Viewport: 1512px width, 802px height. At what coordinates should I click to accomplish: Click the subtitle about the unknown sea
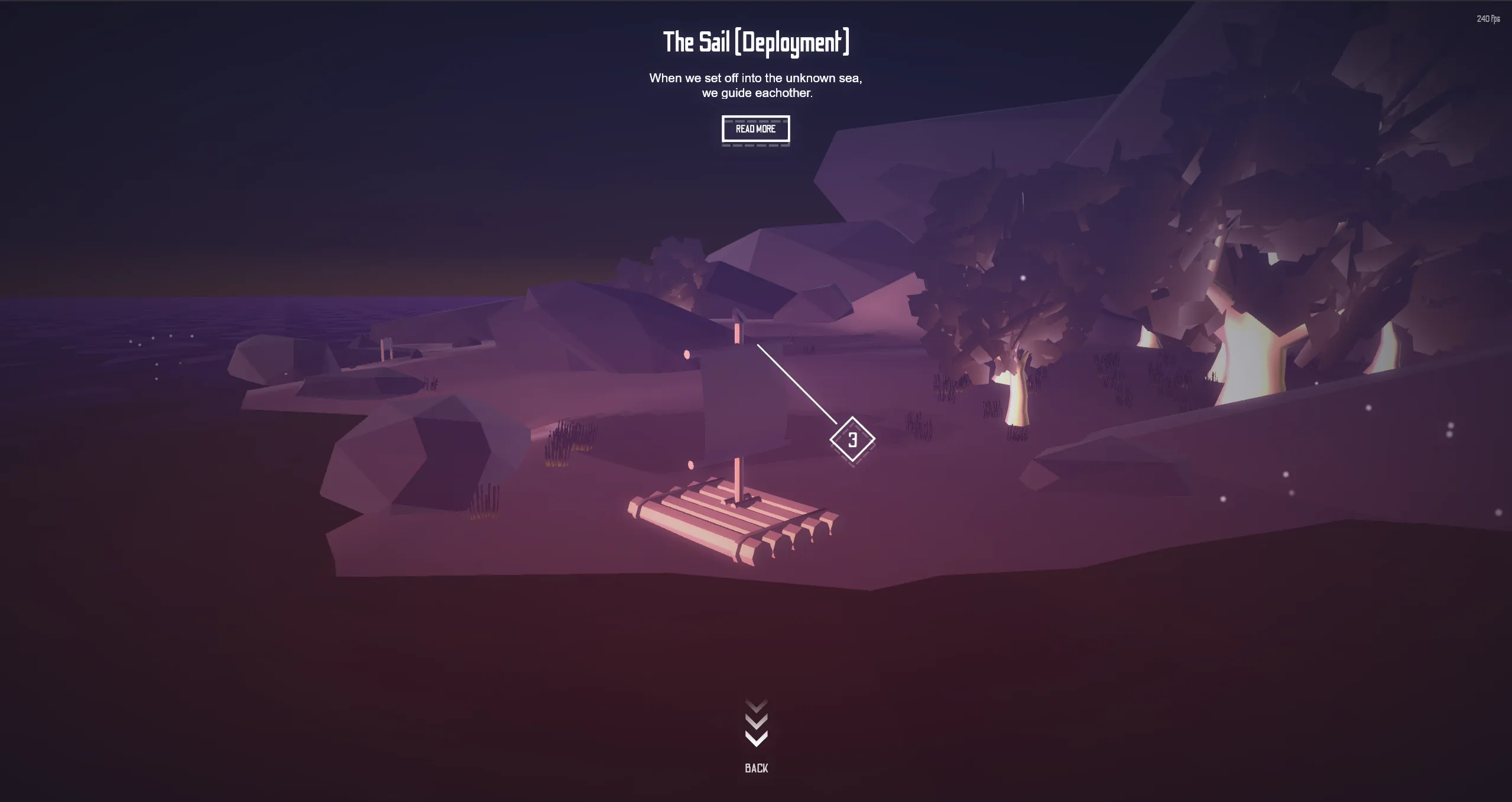click(x=756, y=85)
